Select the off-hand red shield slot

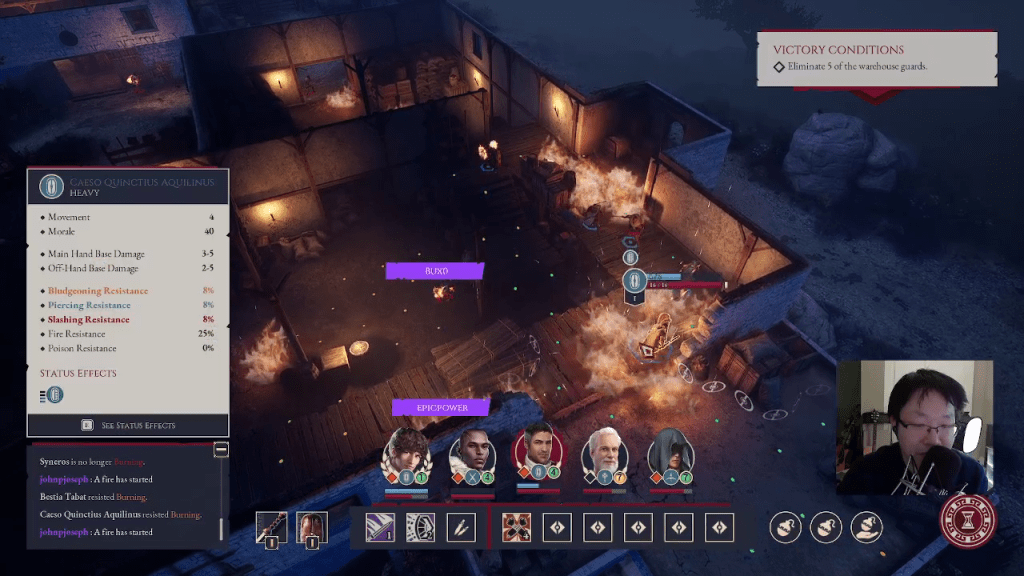pyautogui.click(x=312, y=527)
